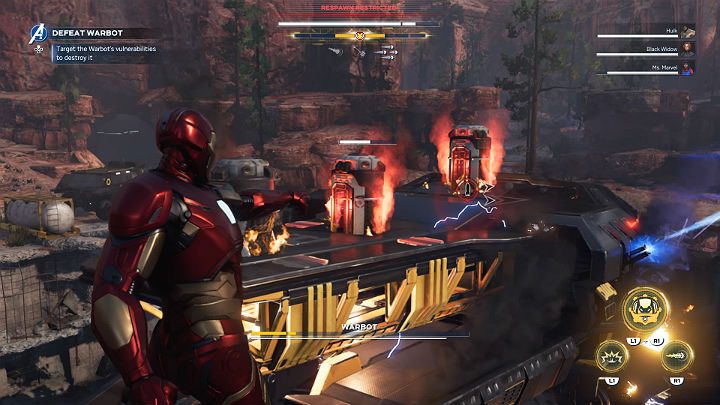Use the energy beam ability icon
Viewport: 720px width, 405px height.
click(675, 355)
